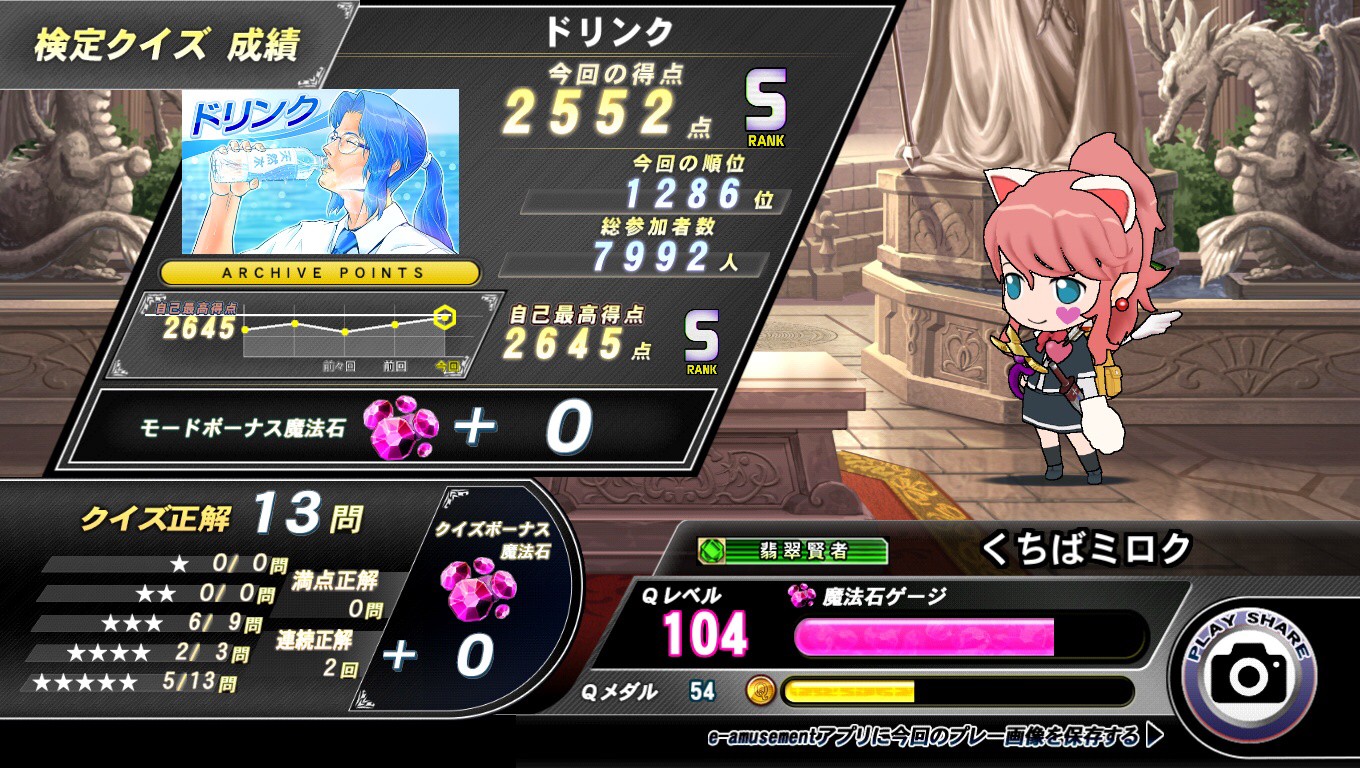Select the Drink quiz thumbnail image
1360x768 pixels.
(x=320, y=171)
